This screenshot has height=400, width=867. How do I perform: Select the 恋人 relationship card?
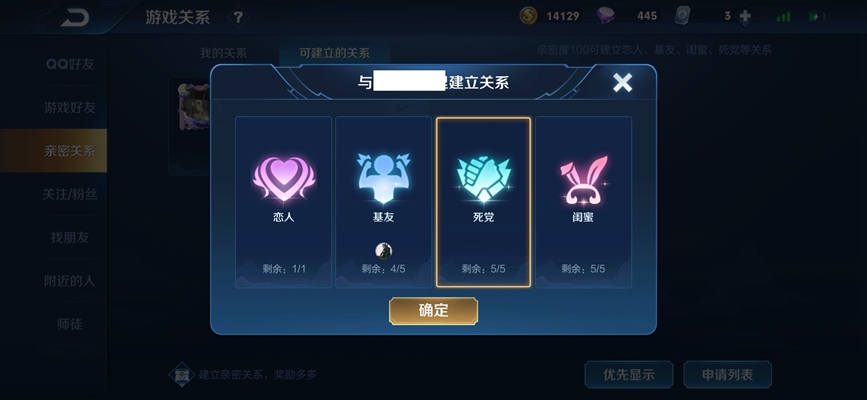pos(283,202)
